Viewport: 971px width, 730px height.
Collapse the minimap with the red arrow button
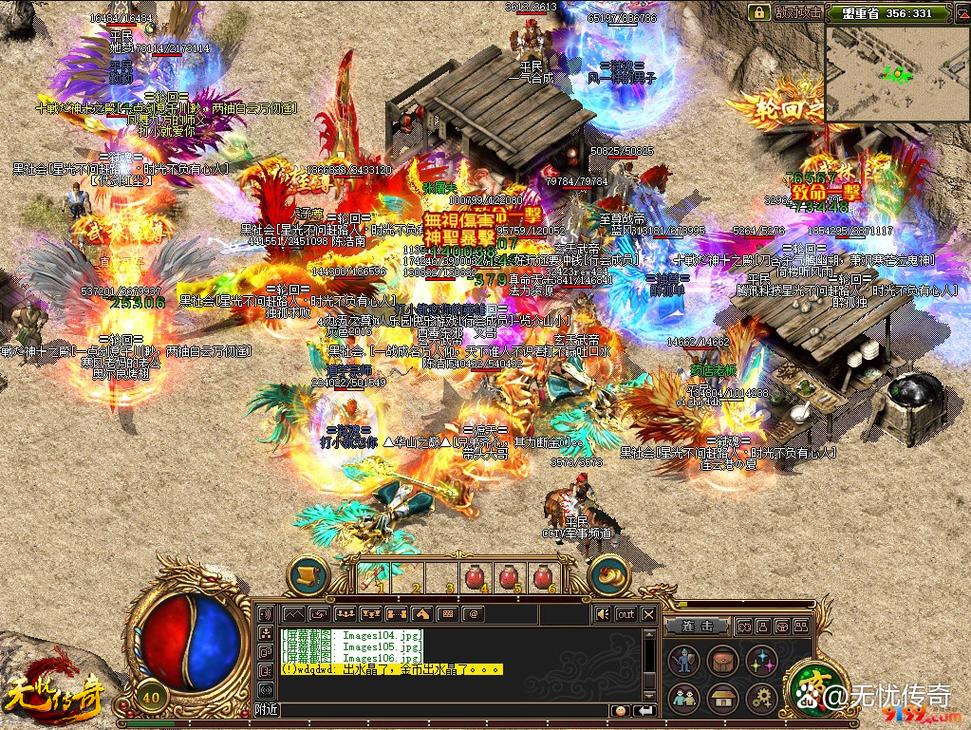coord(962,14)
